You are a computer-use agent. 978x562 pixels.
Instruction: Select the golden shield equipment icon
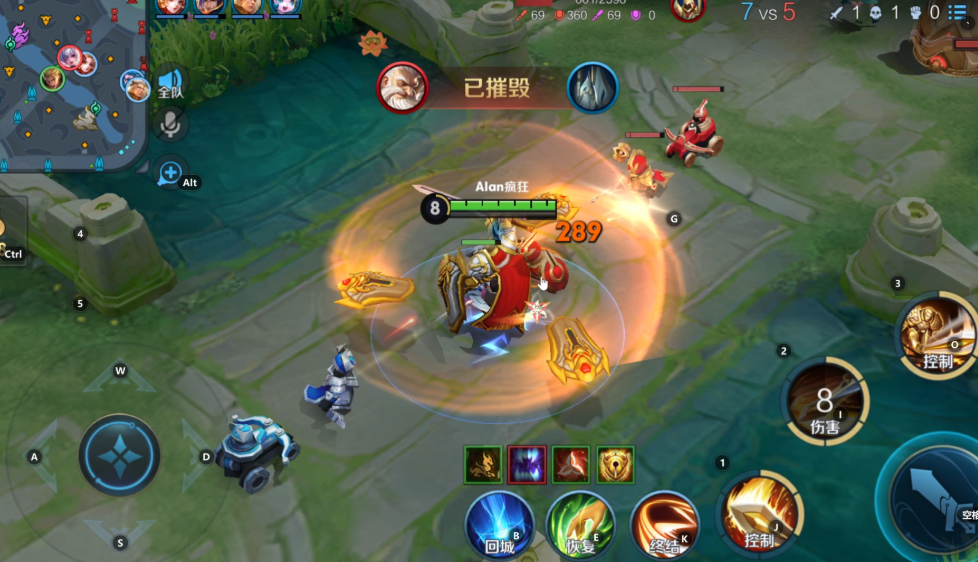(615, 465)
